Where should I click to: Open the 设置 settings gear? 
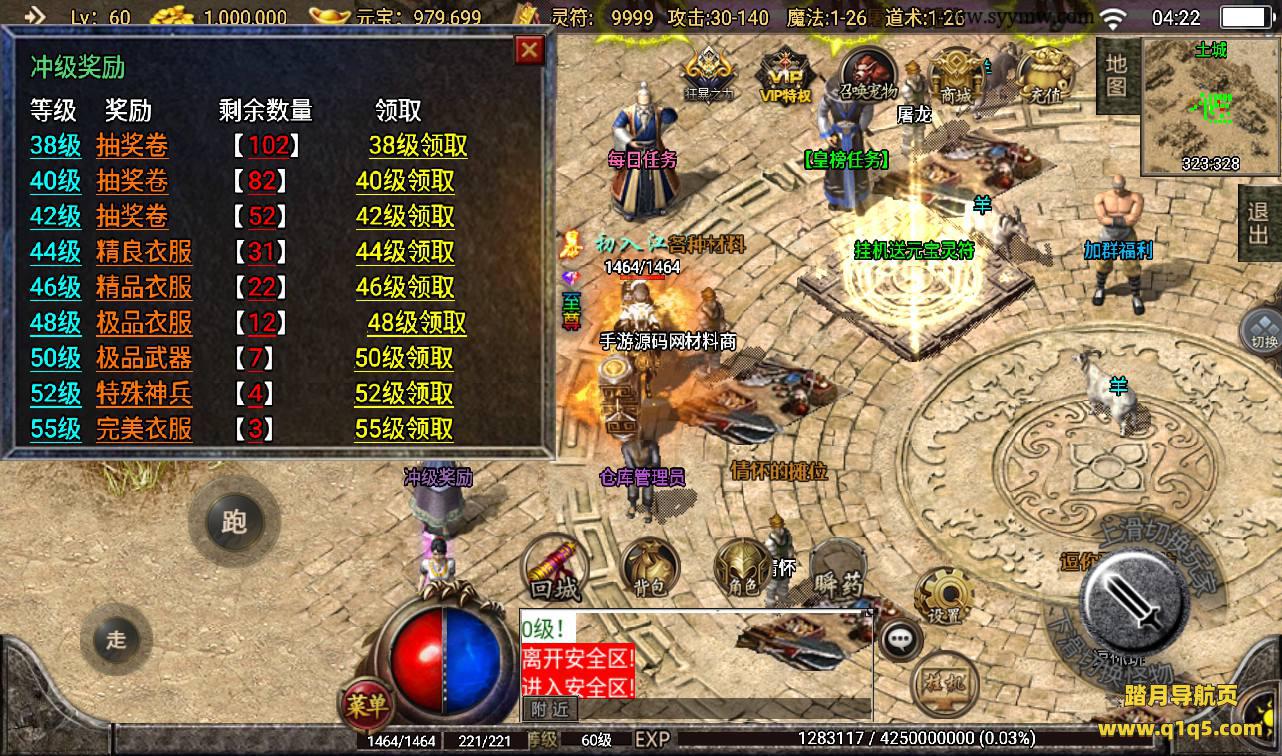[x=942, y=597]
